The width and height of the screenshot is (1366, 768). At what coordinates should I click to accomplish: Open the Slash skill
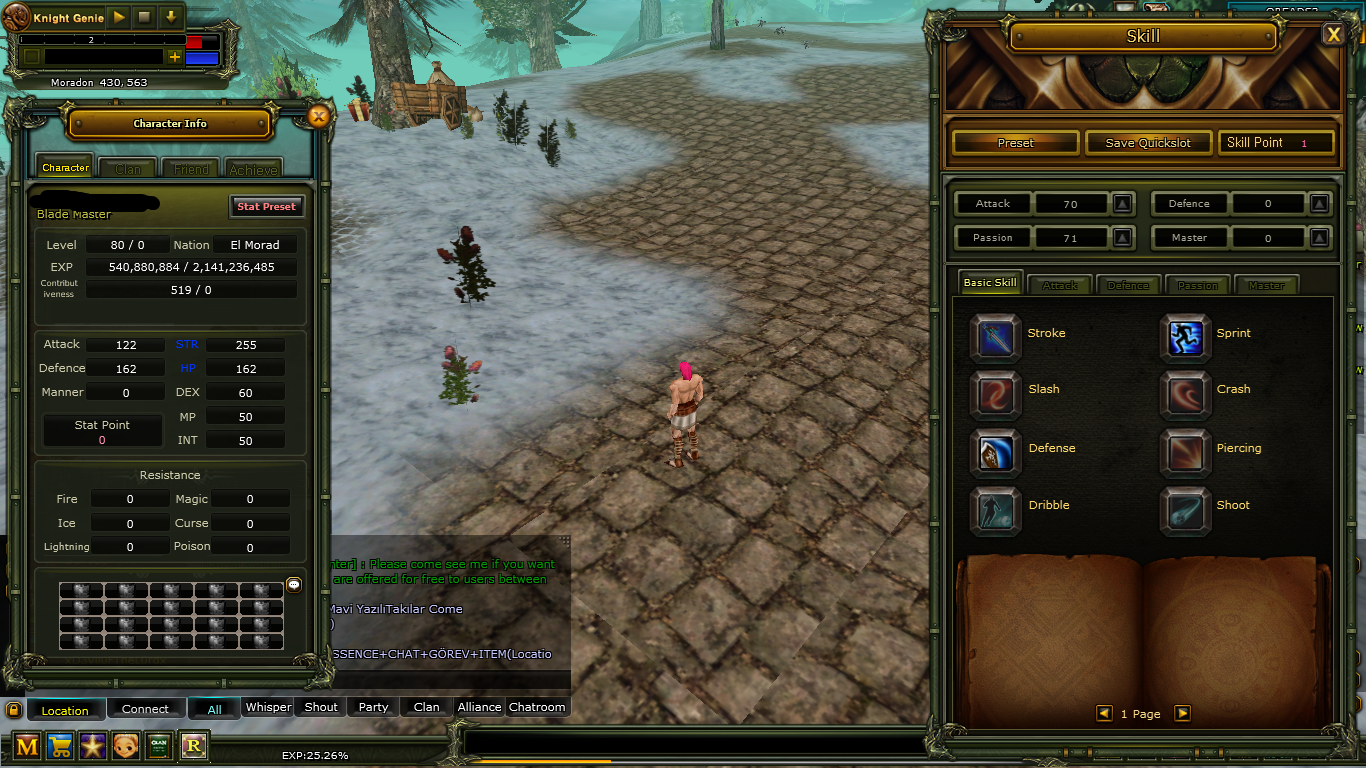click(995, 390)
